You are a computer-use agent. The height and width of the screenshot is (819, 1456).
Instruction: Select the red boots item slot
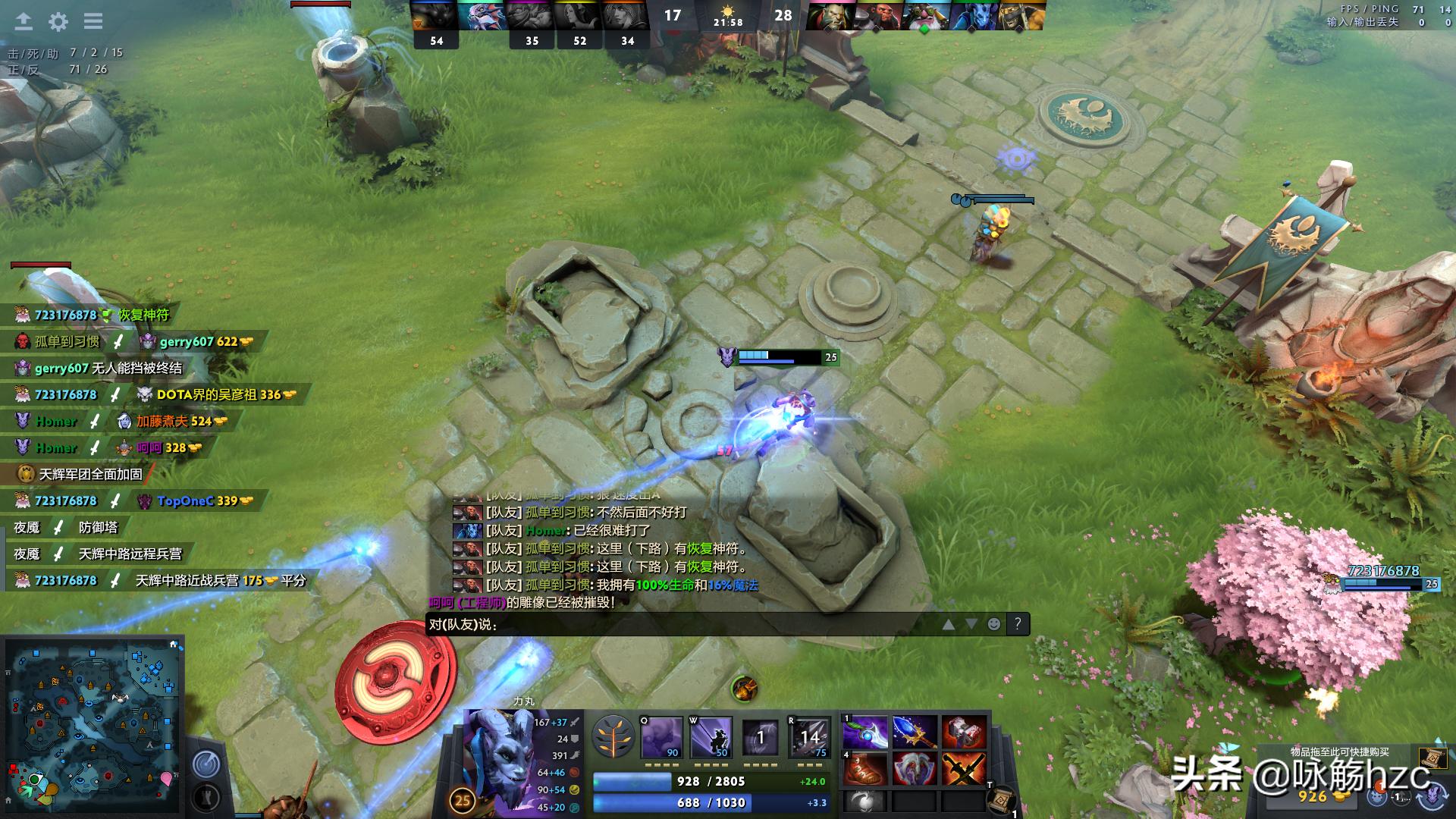pos(865,768)
